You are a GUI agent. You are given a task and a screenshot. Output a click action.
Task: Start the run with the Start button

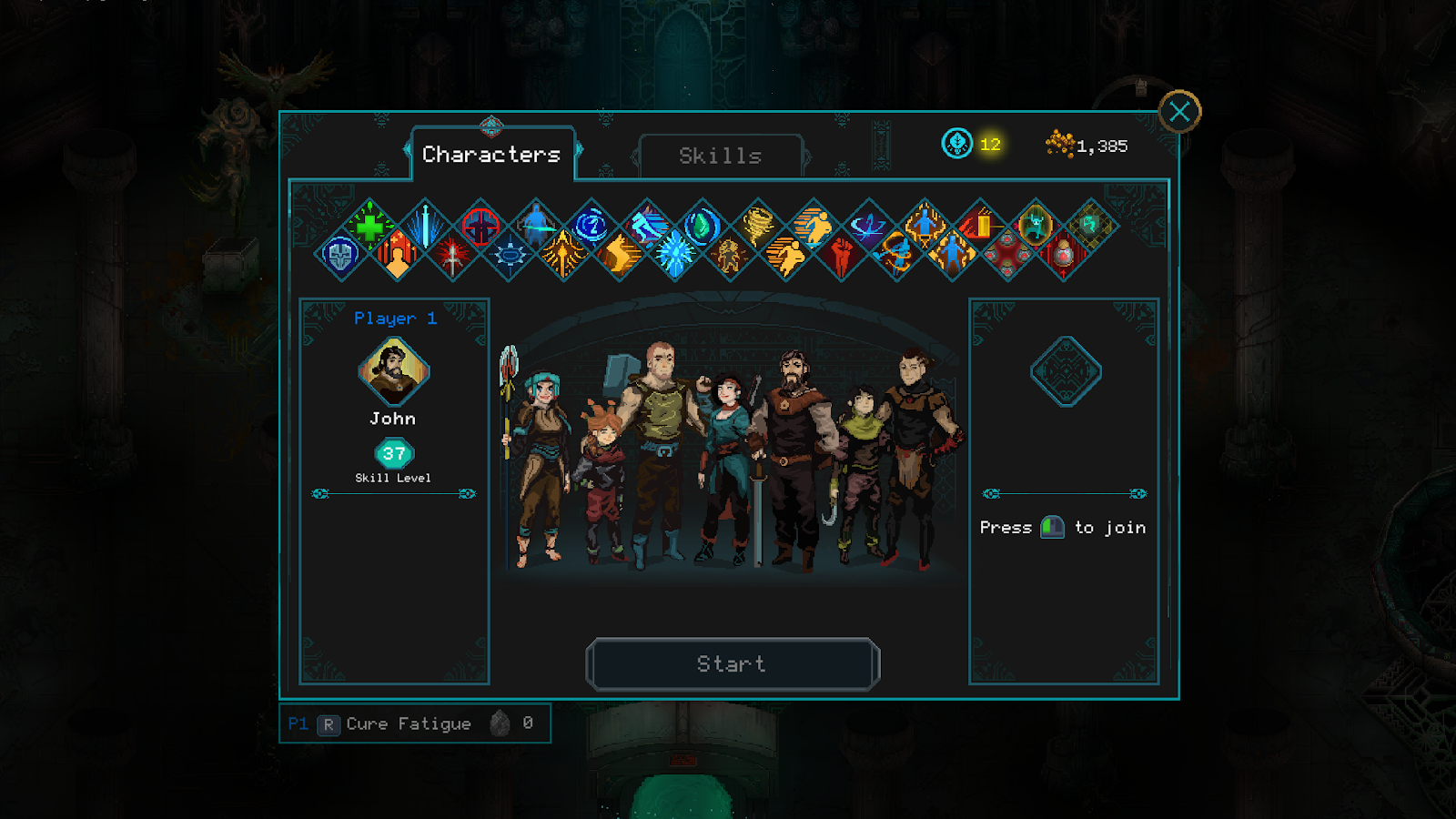pyautogui.click(x=733, y=664)
